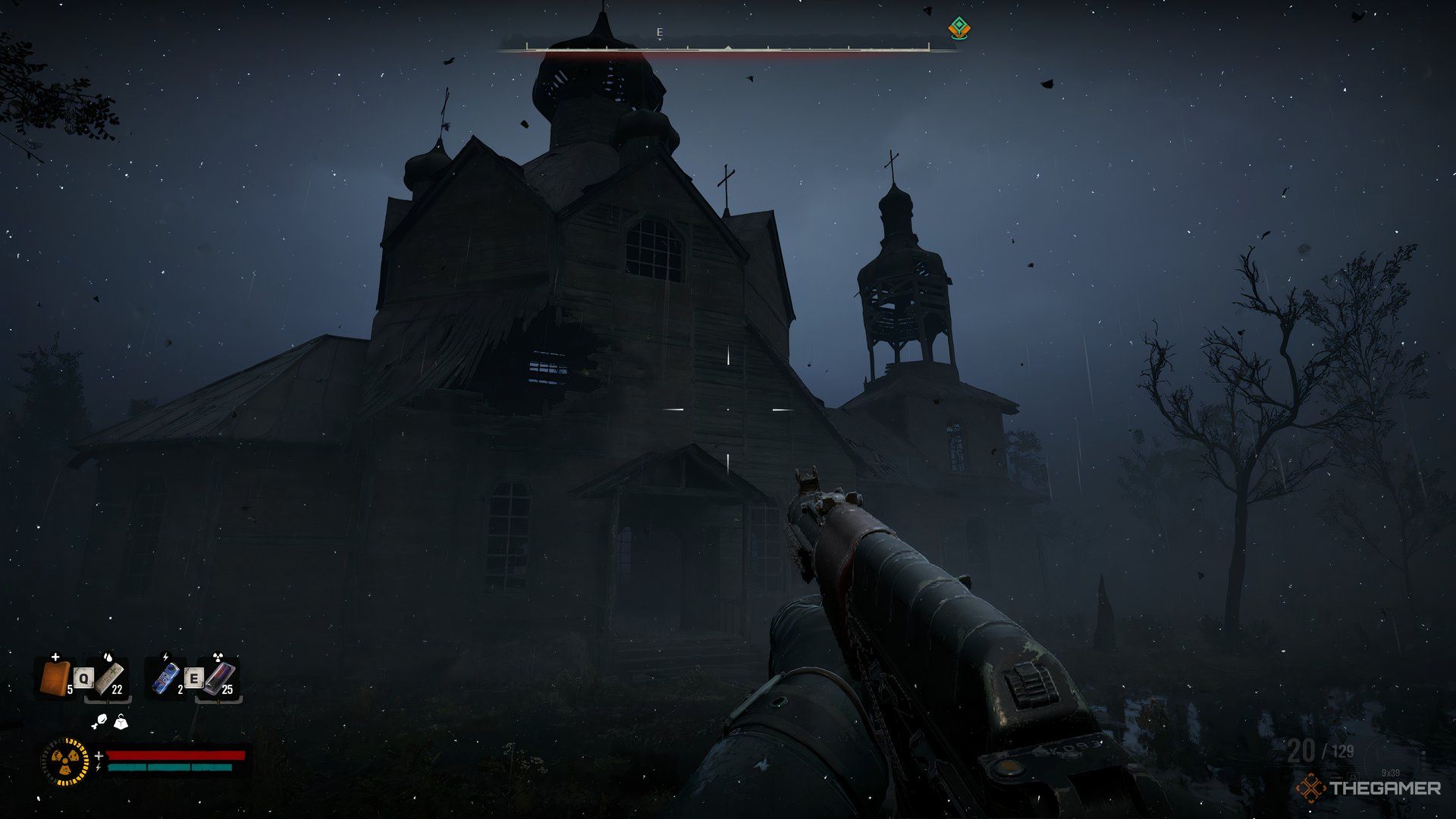Click the E direction marker on the compass

660,33
